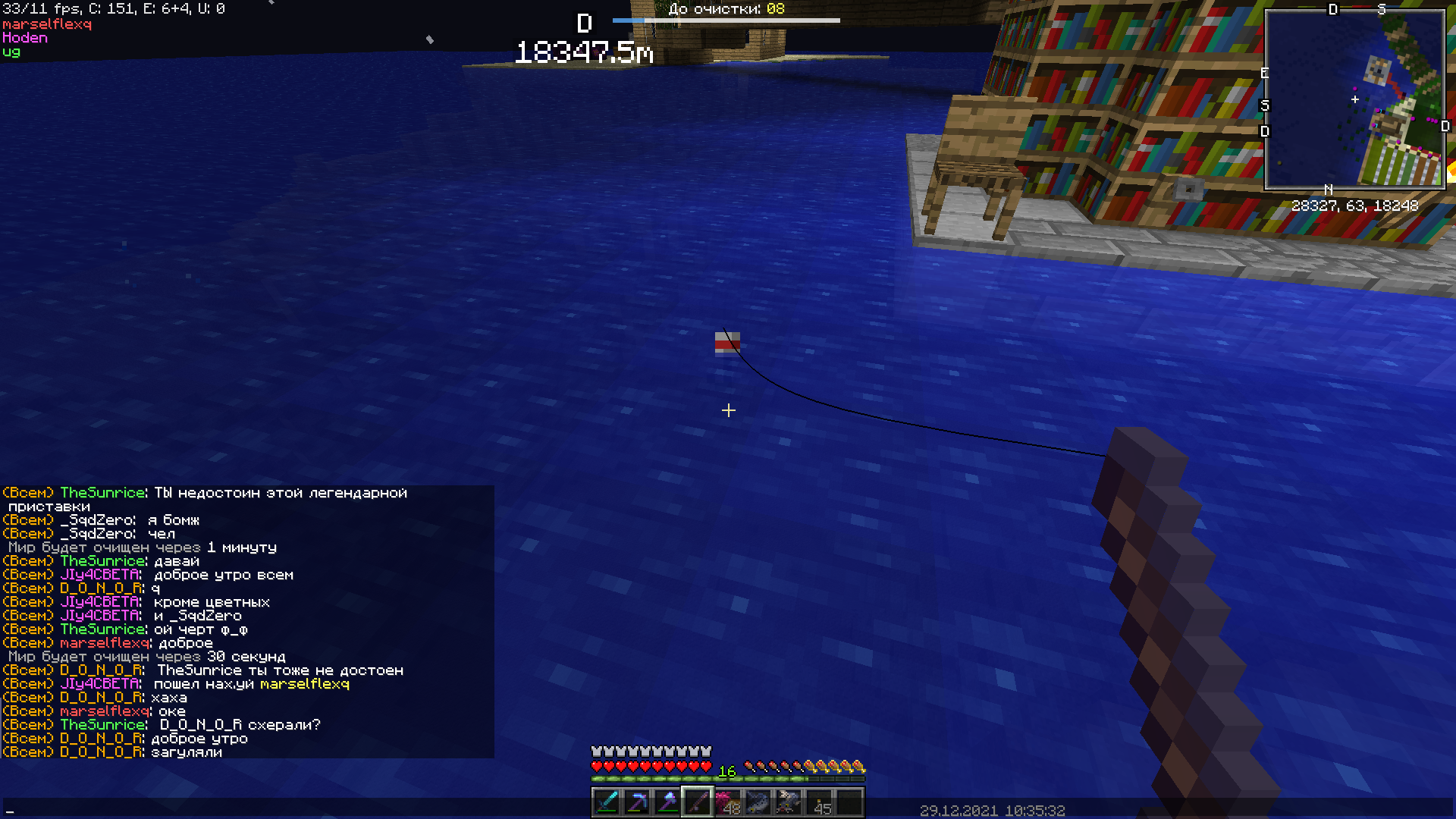
Task: Select the pink item stack of 48
Action: tap(728, 802)
